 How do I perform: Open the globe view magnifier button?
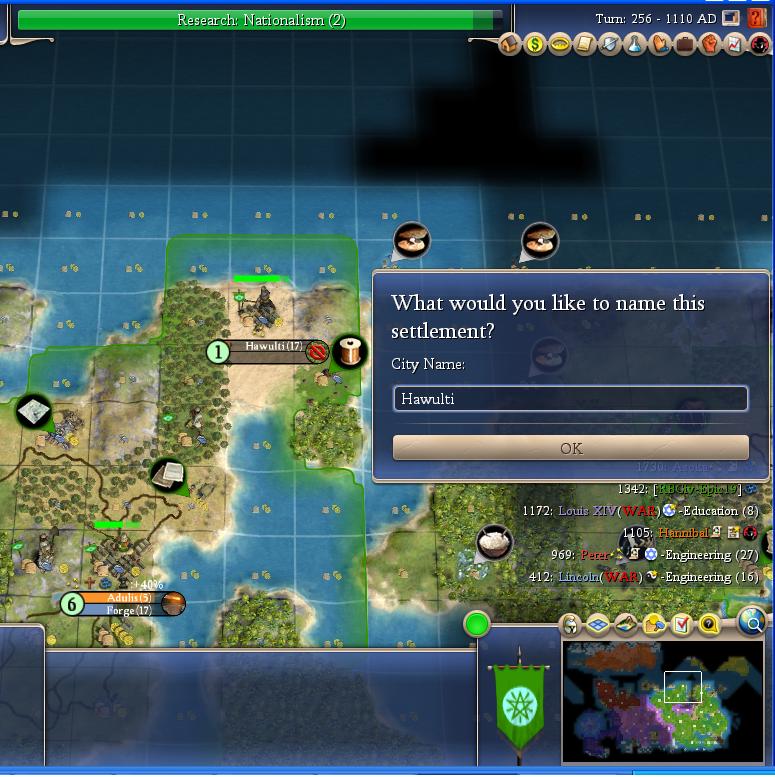click(753, 624)
